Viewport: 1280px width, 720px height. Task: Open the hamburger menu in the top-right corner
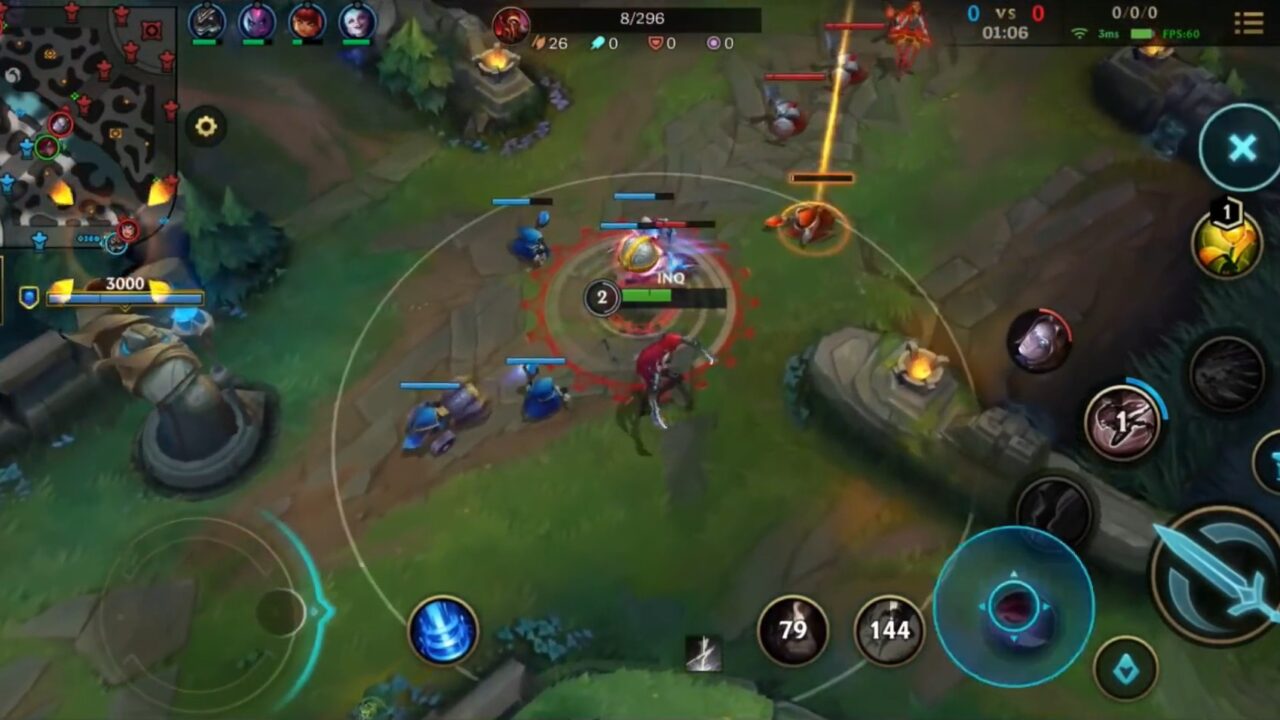1249,22
